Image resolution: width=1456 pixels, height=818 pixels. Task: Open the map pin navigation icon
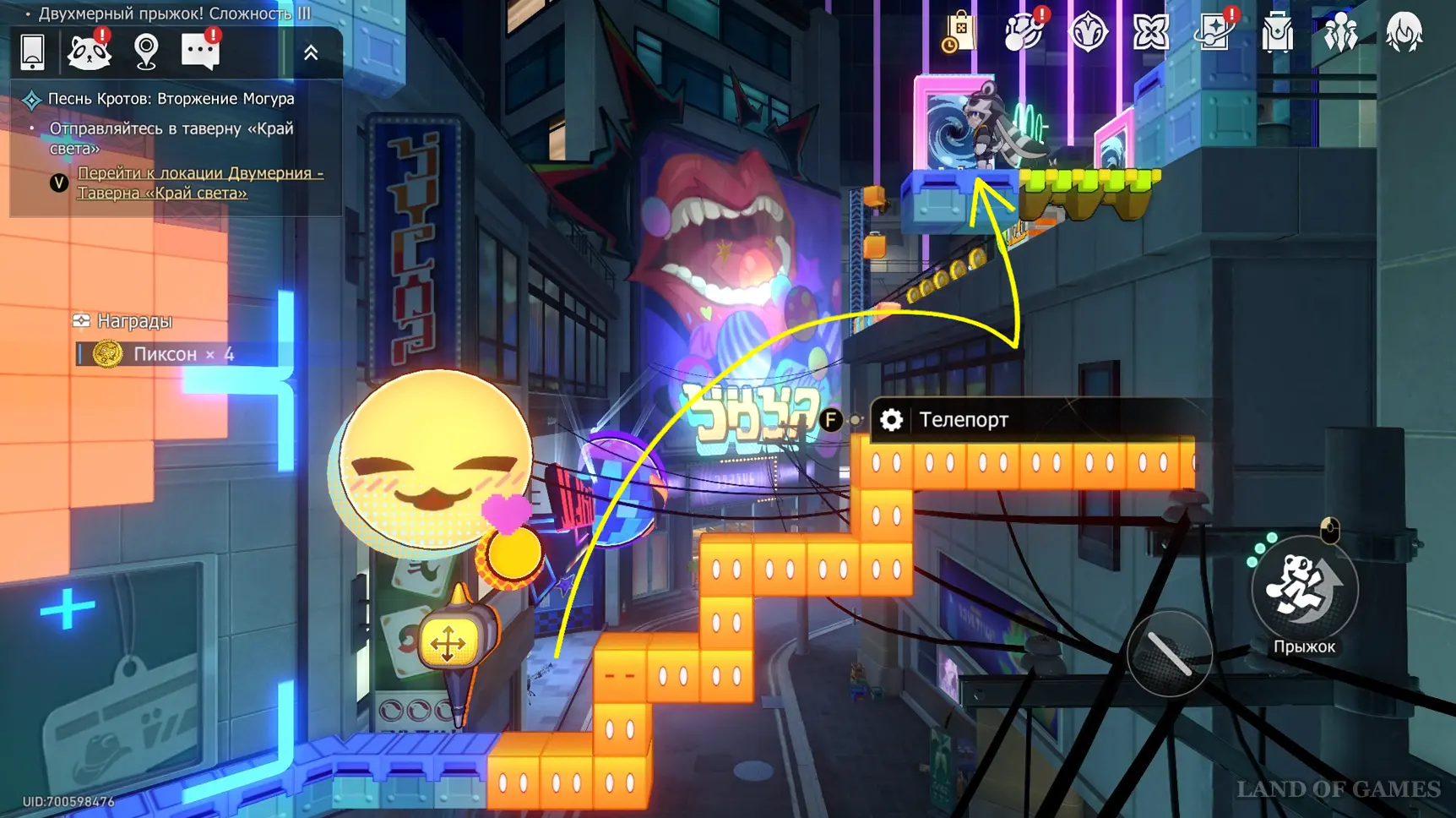pyautogui.click(x=146, y=52)
